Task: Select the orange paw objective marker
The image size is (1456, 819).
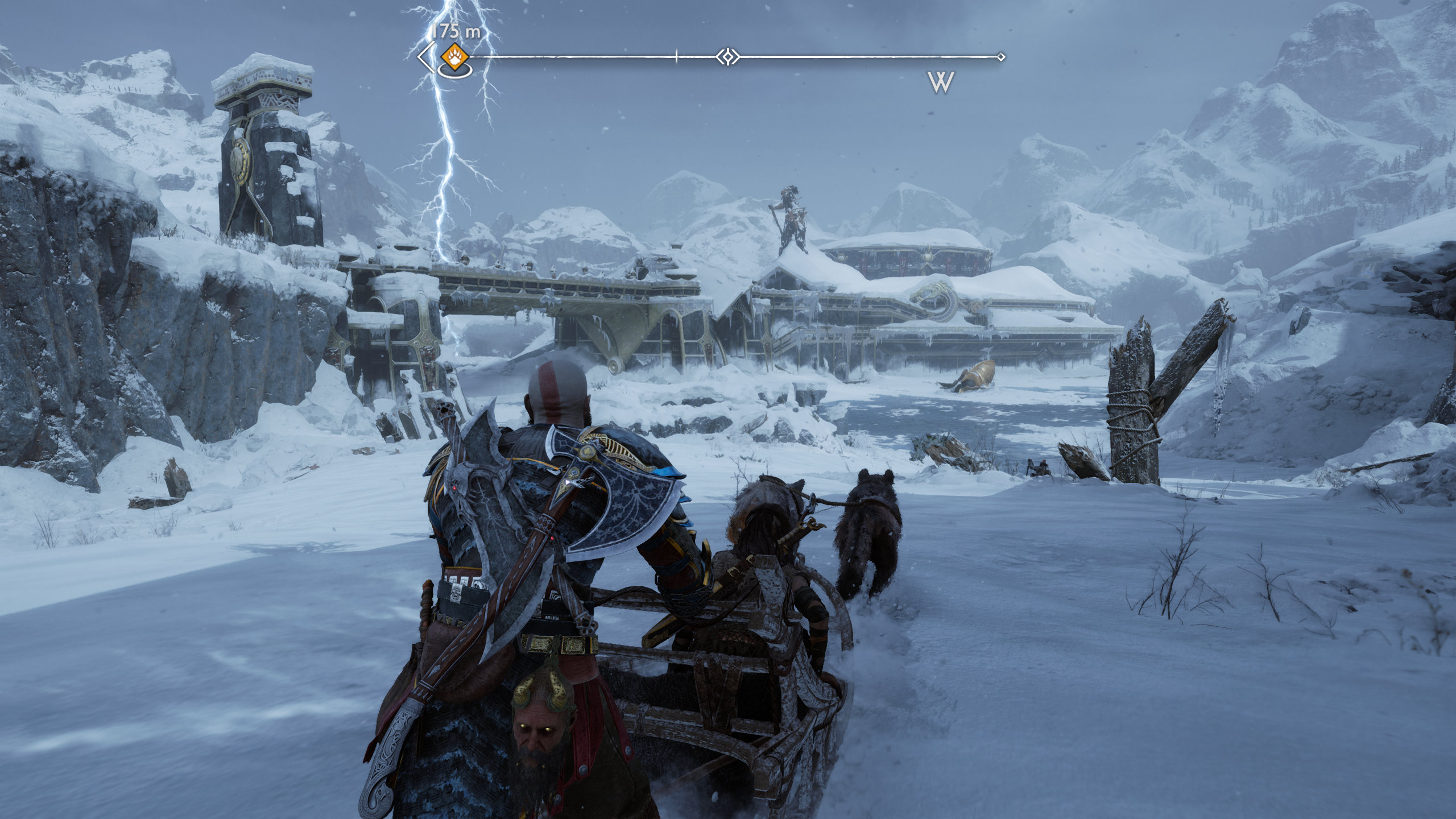Action: click(455, 57)
